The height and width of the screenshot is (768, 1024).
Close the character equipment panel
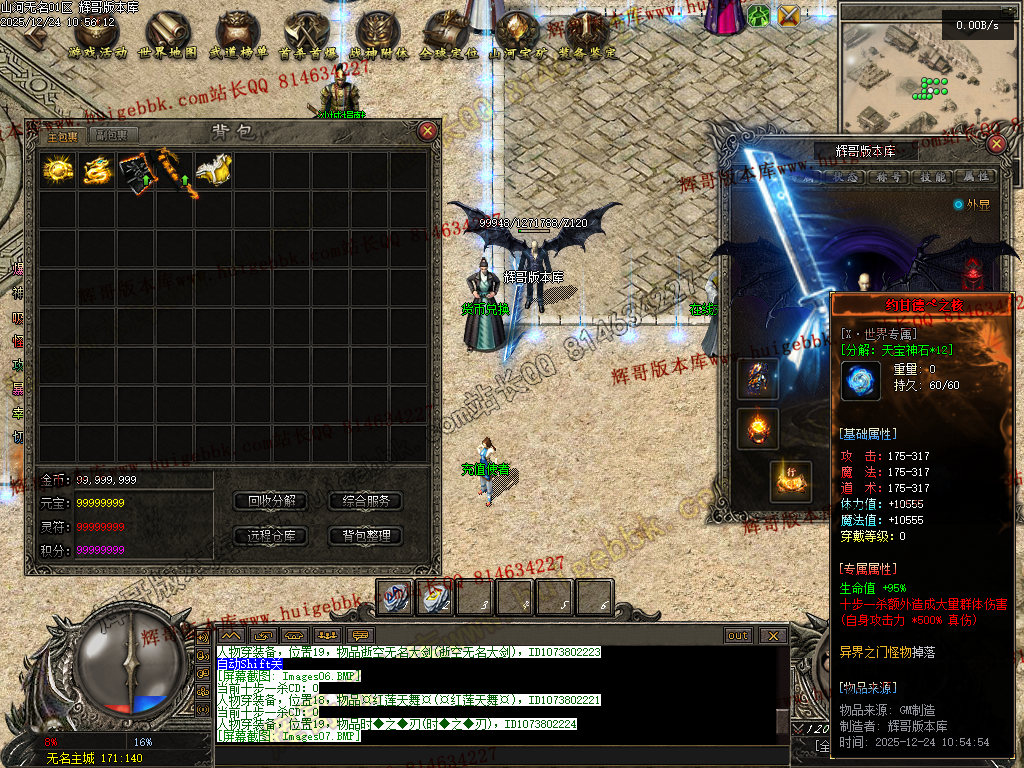[x=996, y=144]
